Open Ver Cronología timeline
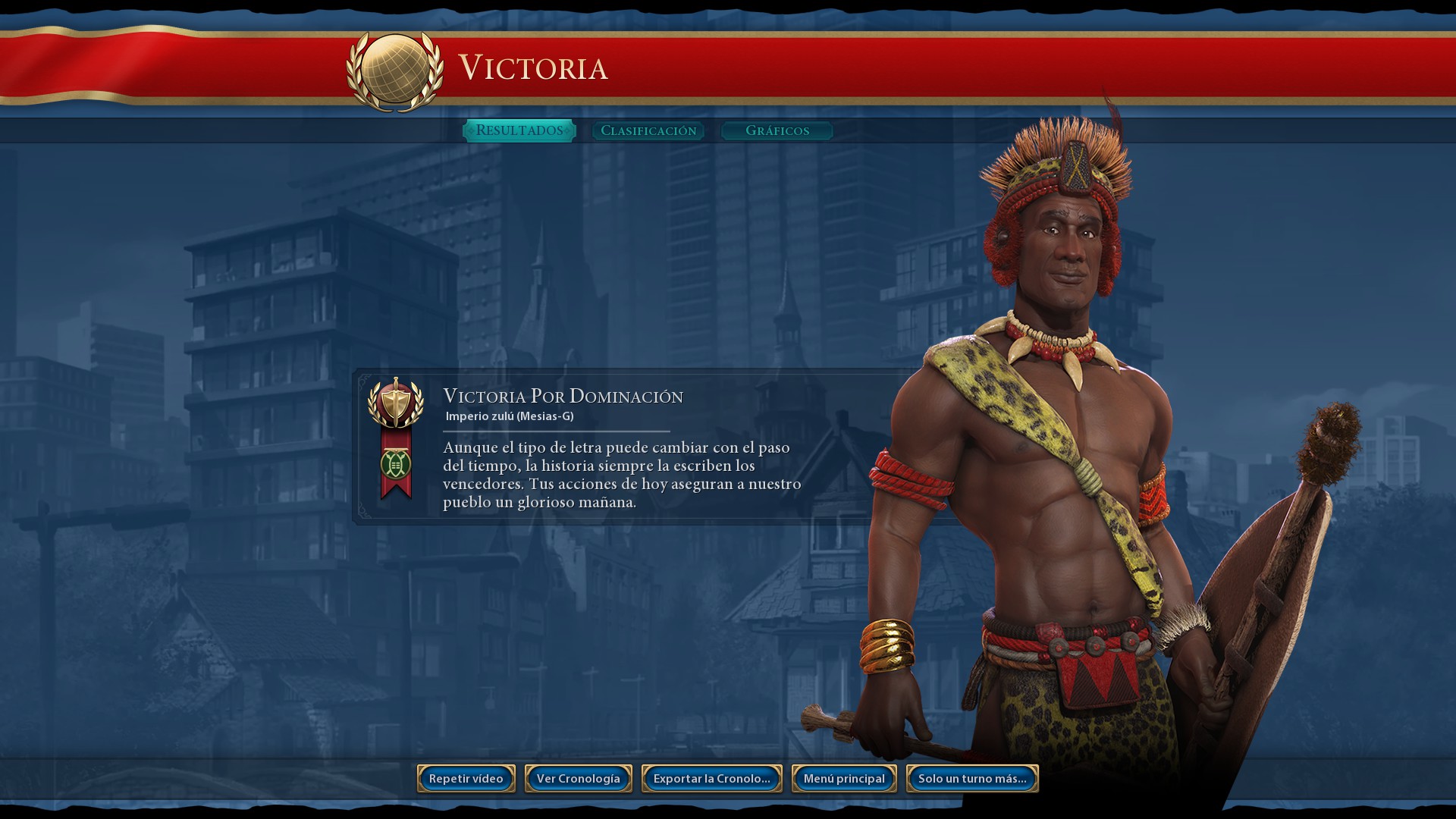This screenshot has width=1456, height=819. coord(579,779)
